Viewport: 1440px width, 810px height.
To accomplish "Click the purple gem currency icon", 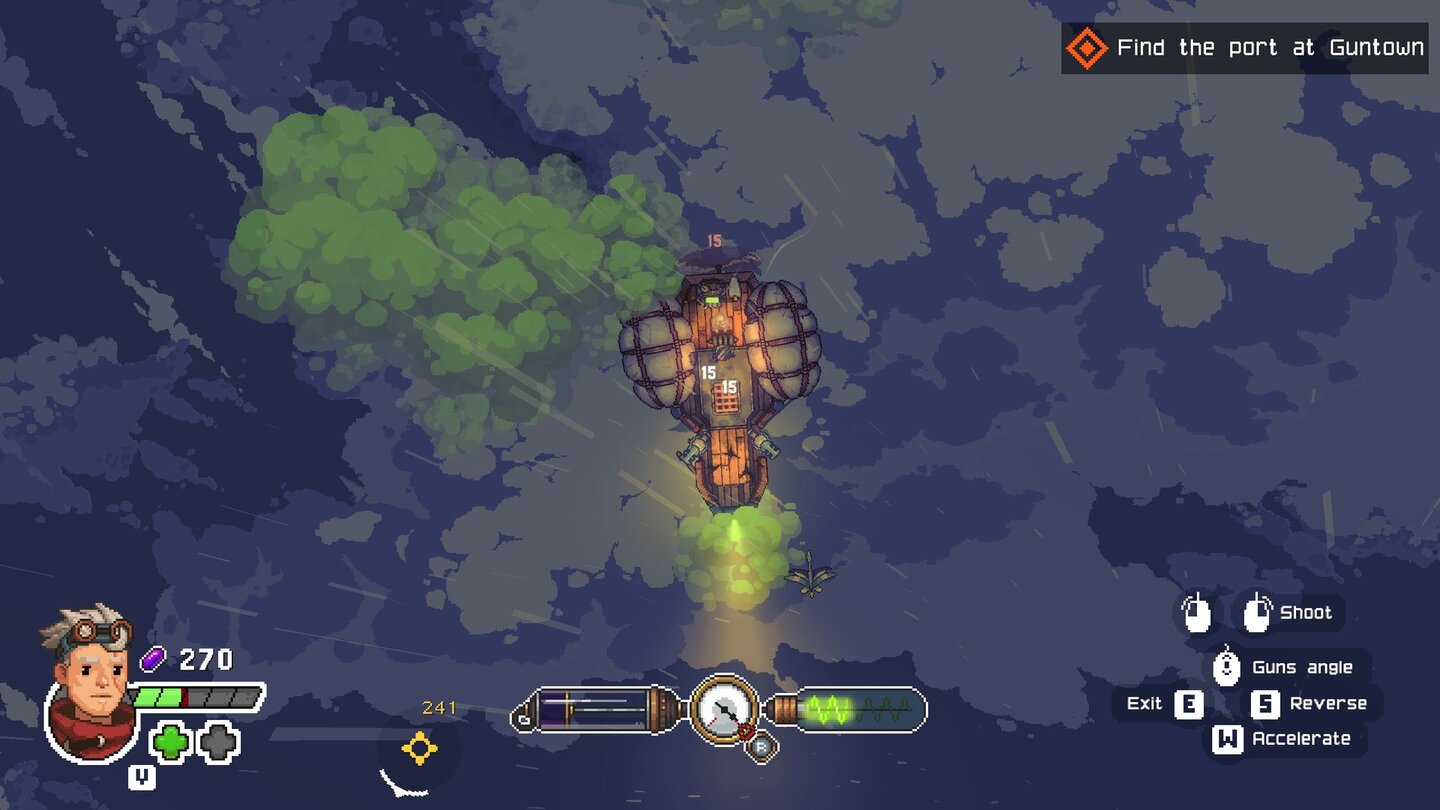I will point(151,657).
